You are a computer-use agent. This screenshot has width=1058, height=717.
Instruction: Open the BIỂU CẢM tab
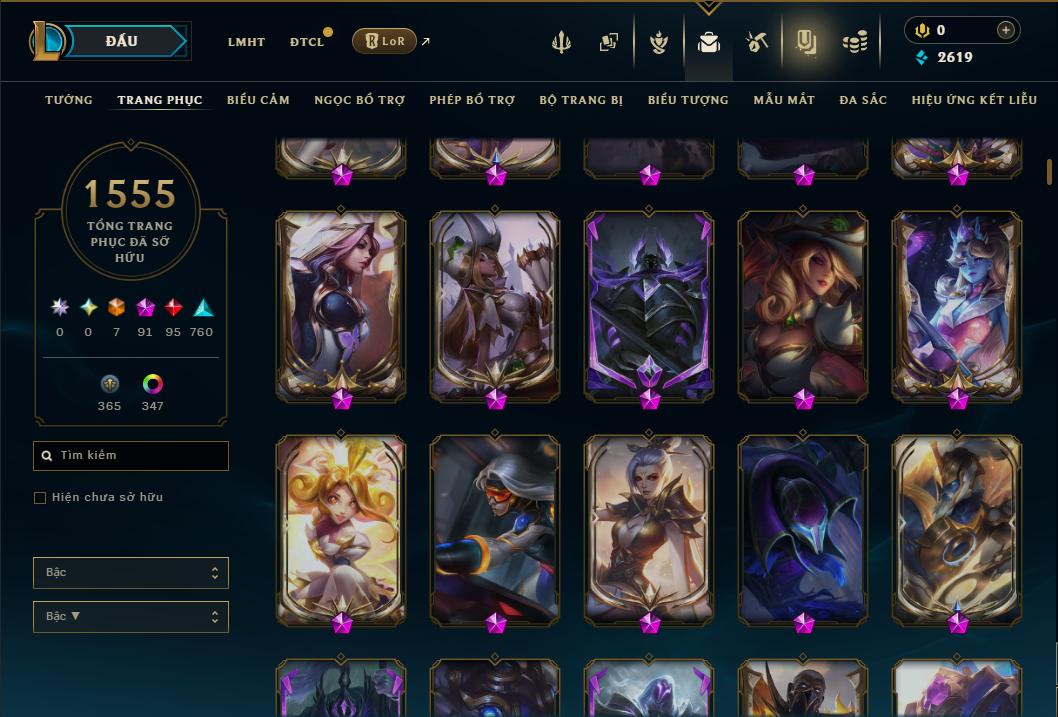pos(258,100)
